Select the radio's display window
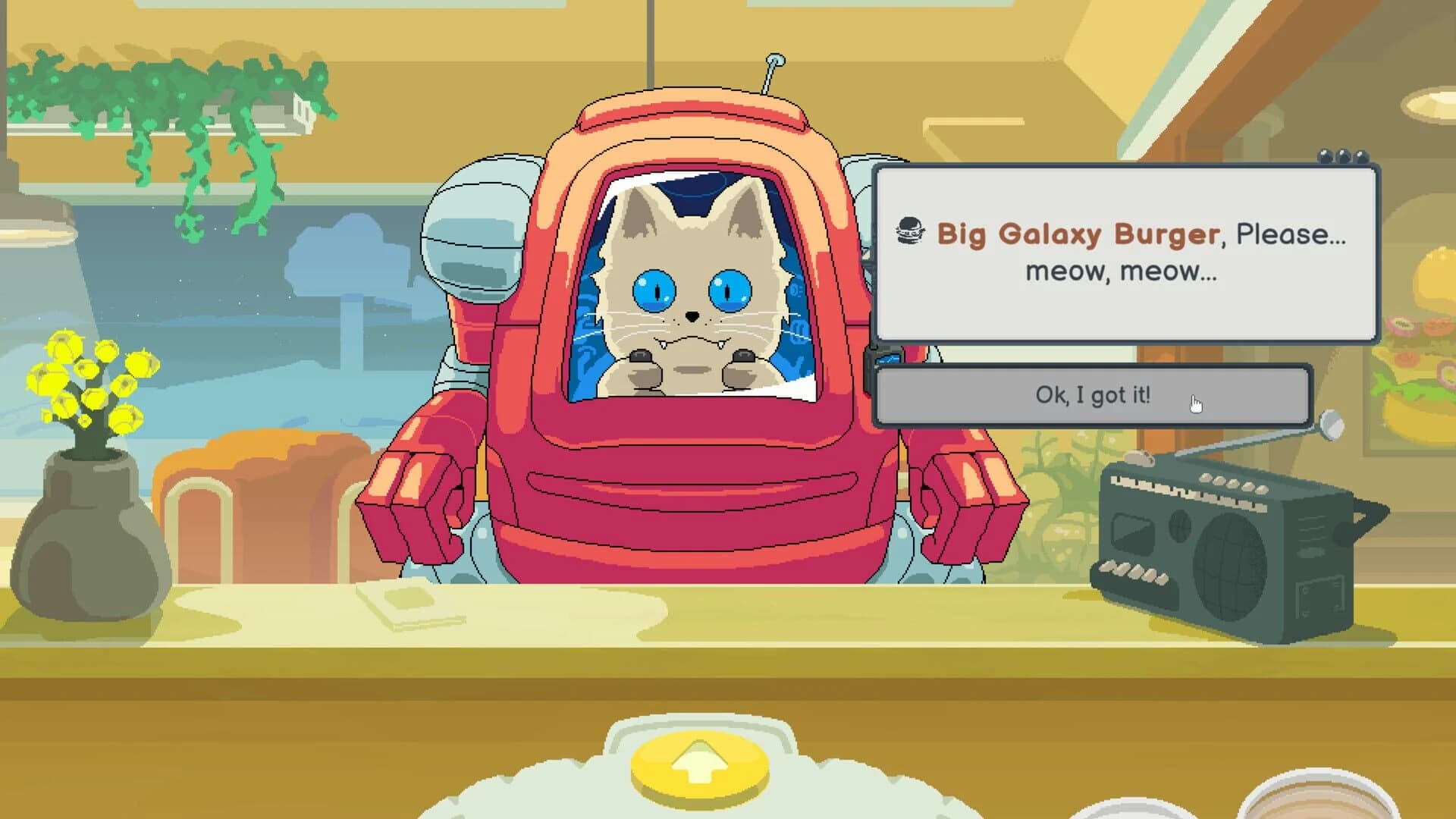This screenshot has height=819, width=1456. tap(1132, 533)
